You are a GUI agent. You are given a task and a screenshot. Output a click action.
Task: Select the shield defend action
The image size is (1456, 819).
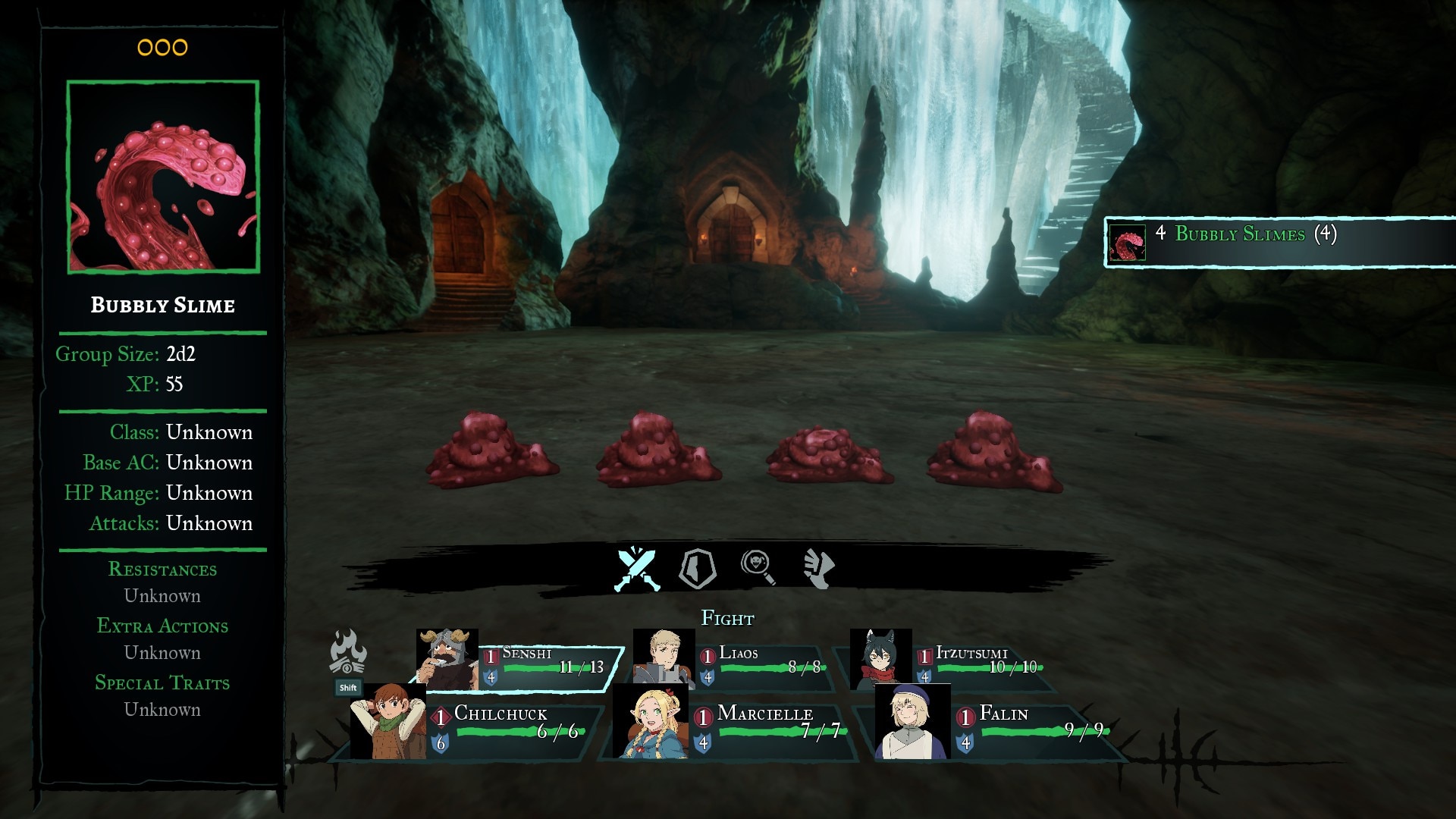[697, 568]
